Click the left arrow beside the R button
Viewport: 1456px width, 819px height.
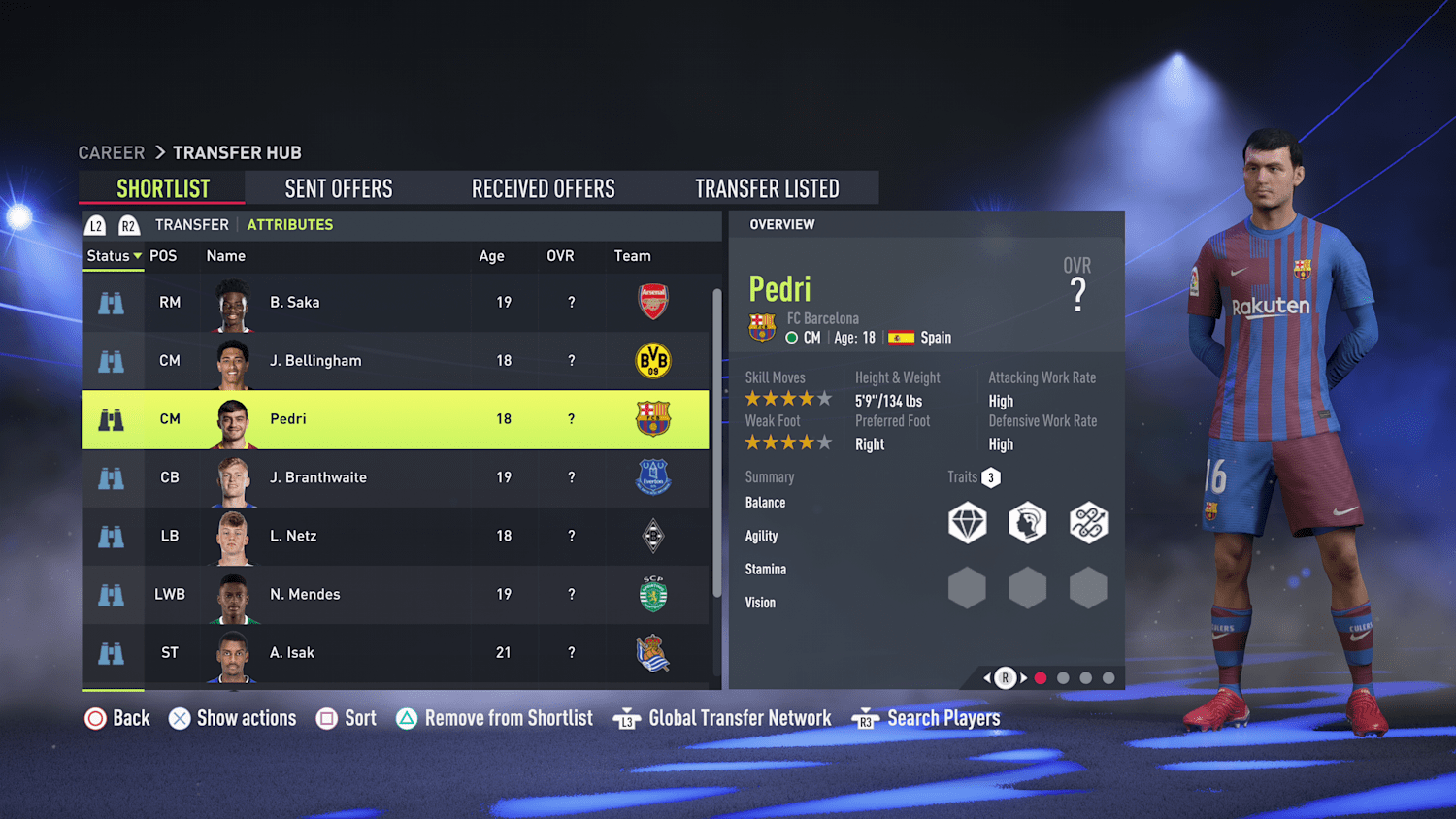tap(985, 678)
